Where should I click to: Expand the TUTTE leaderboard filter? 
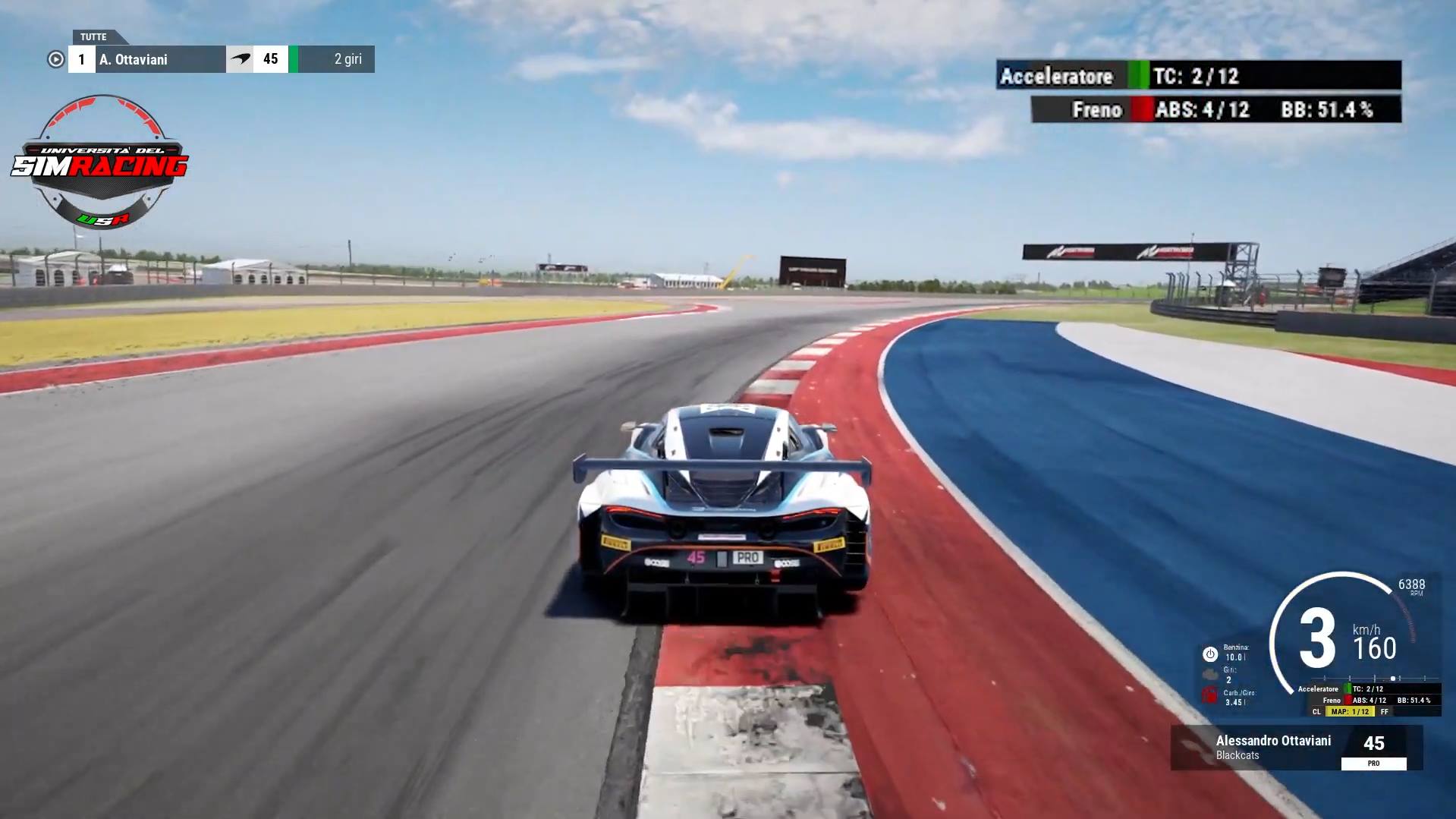tap(94, 36)
